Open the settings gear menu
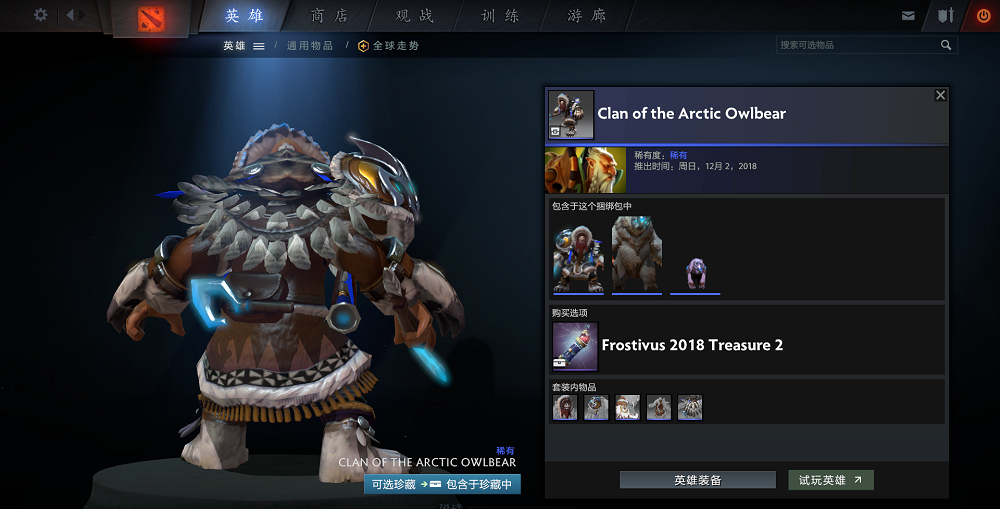1000x509 pixels. (40, 15)
